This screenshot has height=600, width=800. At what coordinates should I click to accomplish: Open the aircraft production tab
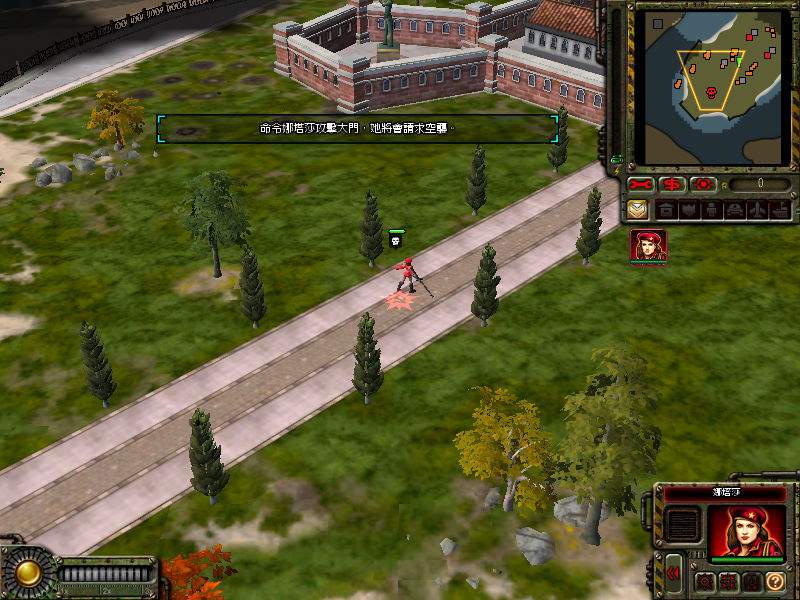[757, 210]
